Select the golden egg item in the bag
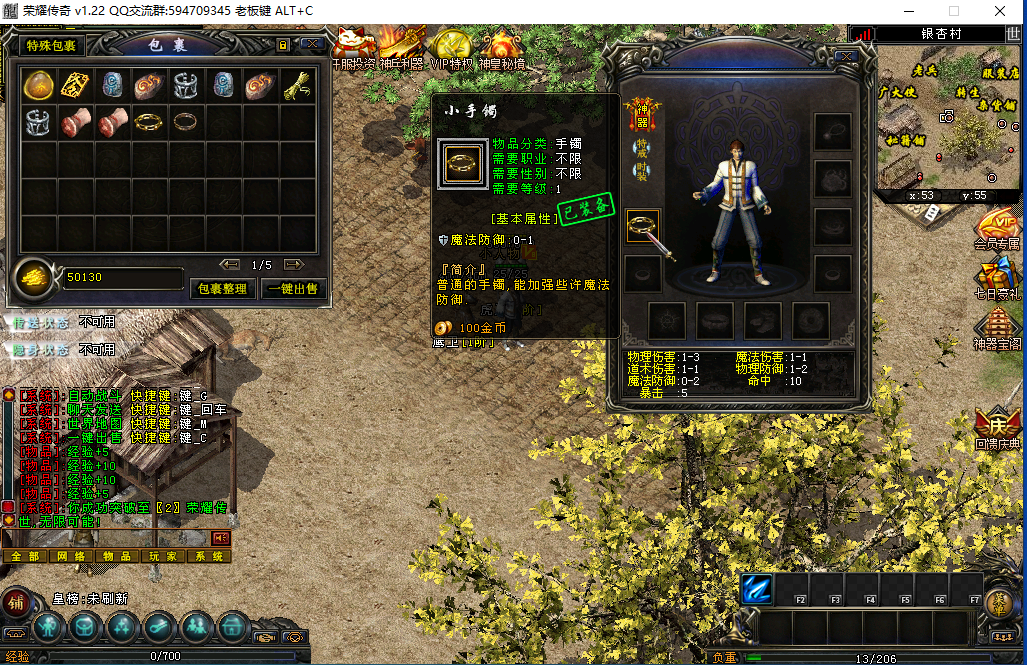This screenshot has height=665, width=1027. 37,85
